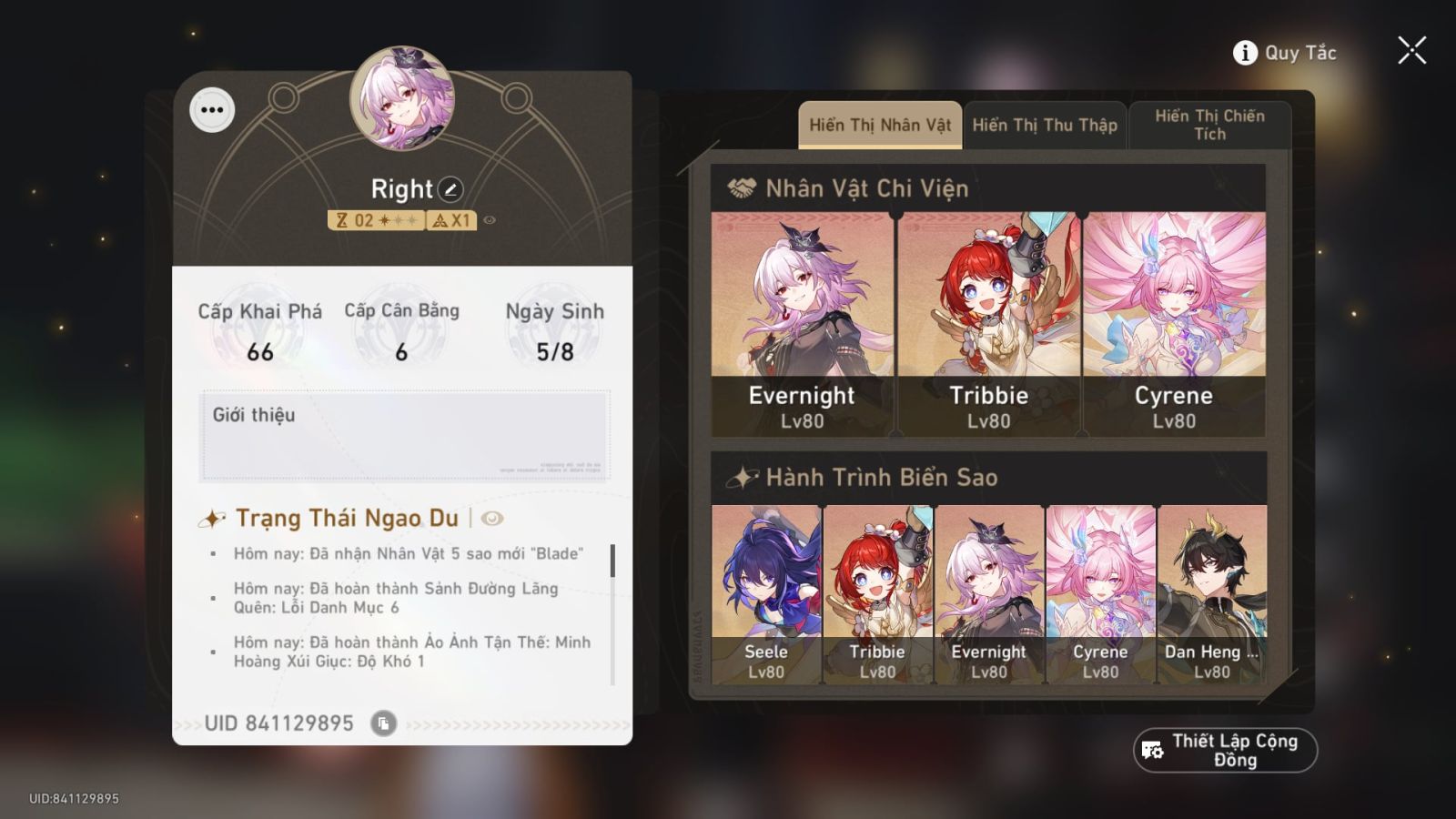Toggle the Trạng Thái Ngao Du eye icon
The image size is (1456, 819).
click(x=490, y=519)
